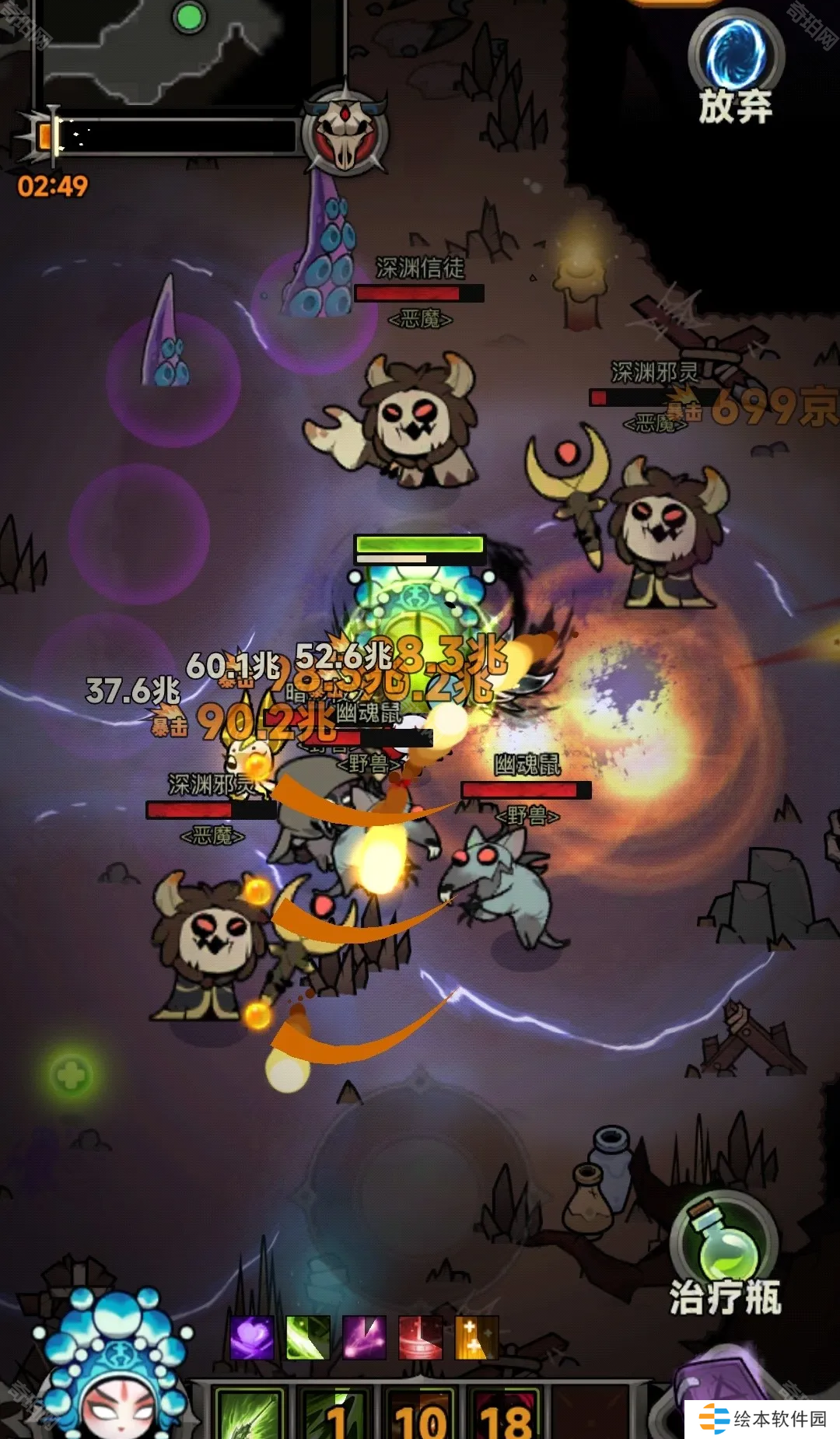The height and width of the screenshot is (1439, 840).
Task: Tap the green plus heal button
Action: click(x=72, y=1076)
